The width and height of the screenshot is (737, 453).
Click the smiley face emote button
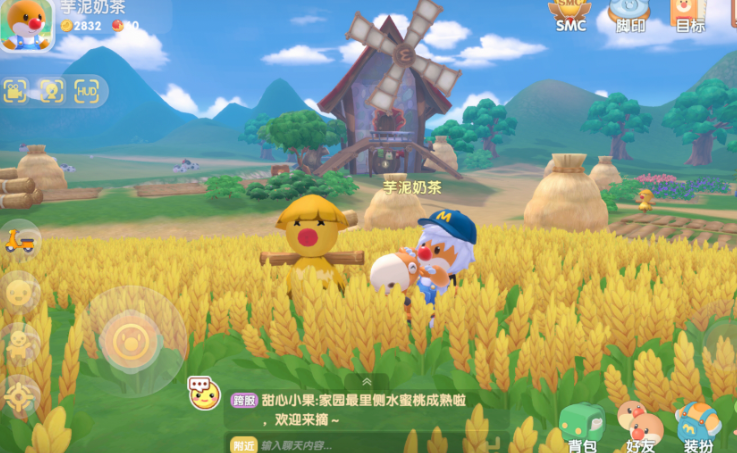pos(19,293)
